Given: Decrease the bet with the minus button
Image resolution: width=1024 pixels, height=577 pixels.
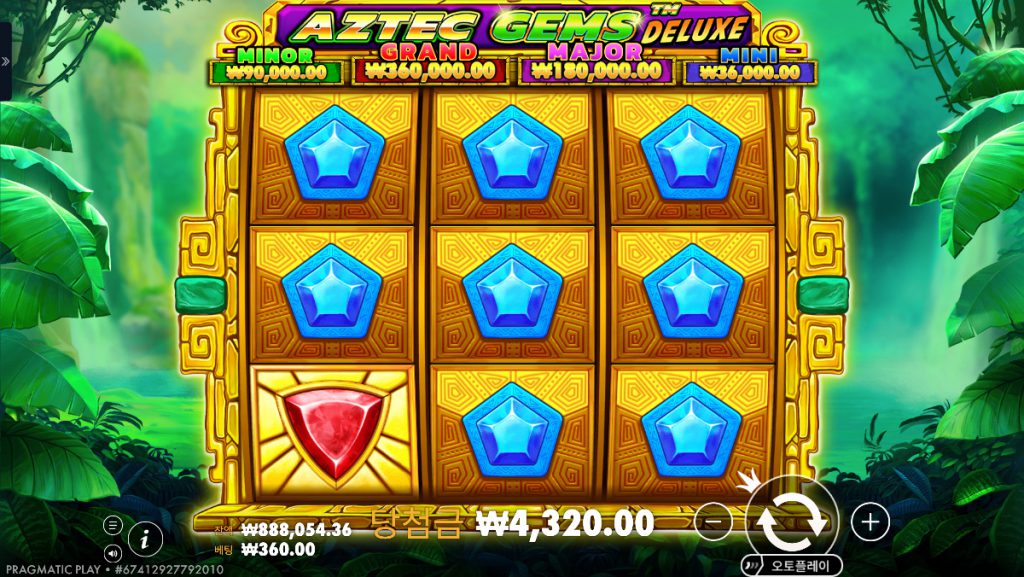Looking at the screenshot, I should 713,521.
